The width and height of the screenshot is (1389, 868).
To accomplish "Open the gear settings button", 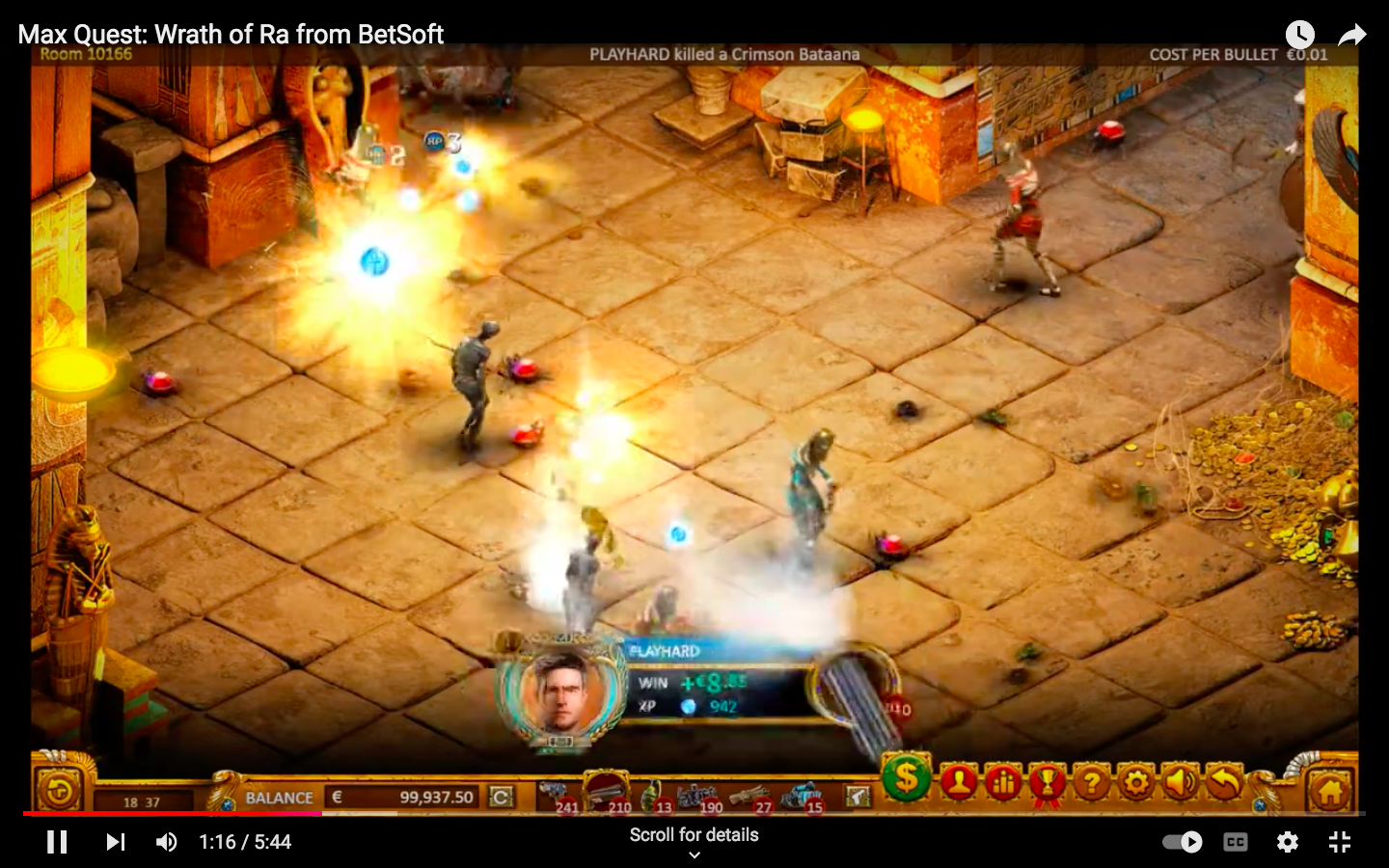I will (x=1135, y=783).
